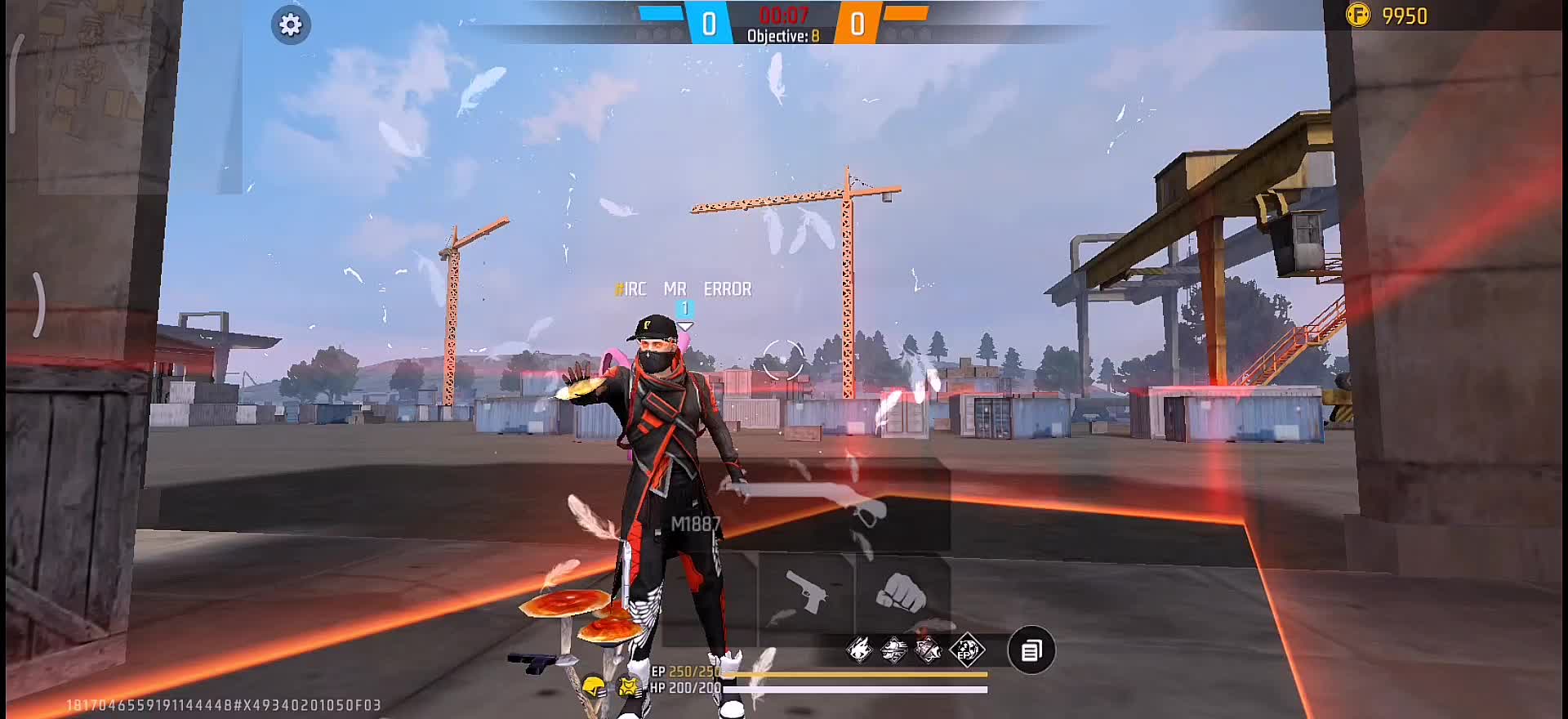1568x719 pixels.
Task: Equip fists from the melee slot
Action: pyautogui.click(x=902, y=592)
